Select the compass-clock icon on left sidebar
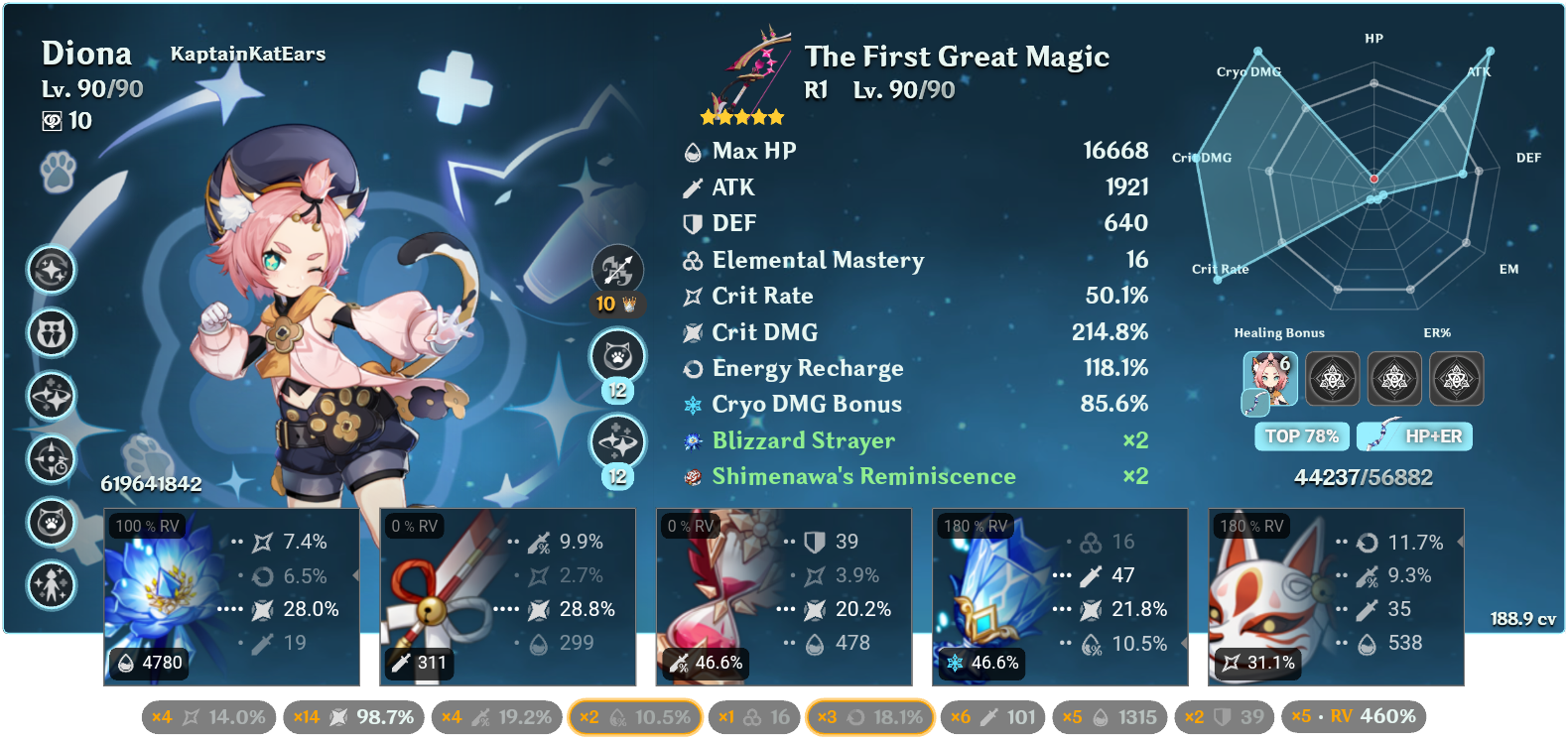 [x=50, y=458]
